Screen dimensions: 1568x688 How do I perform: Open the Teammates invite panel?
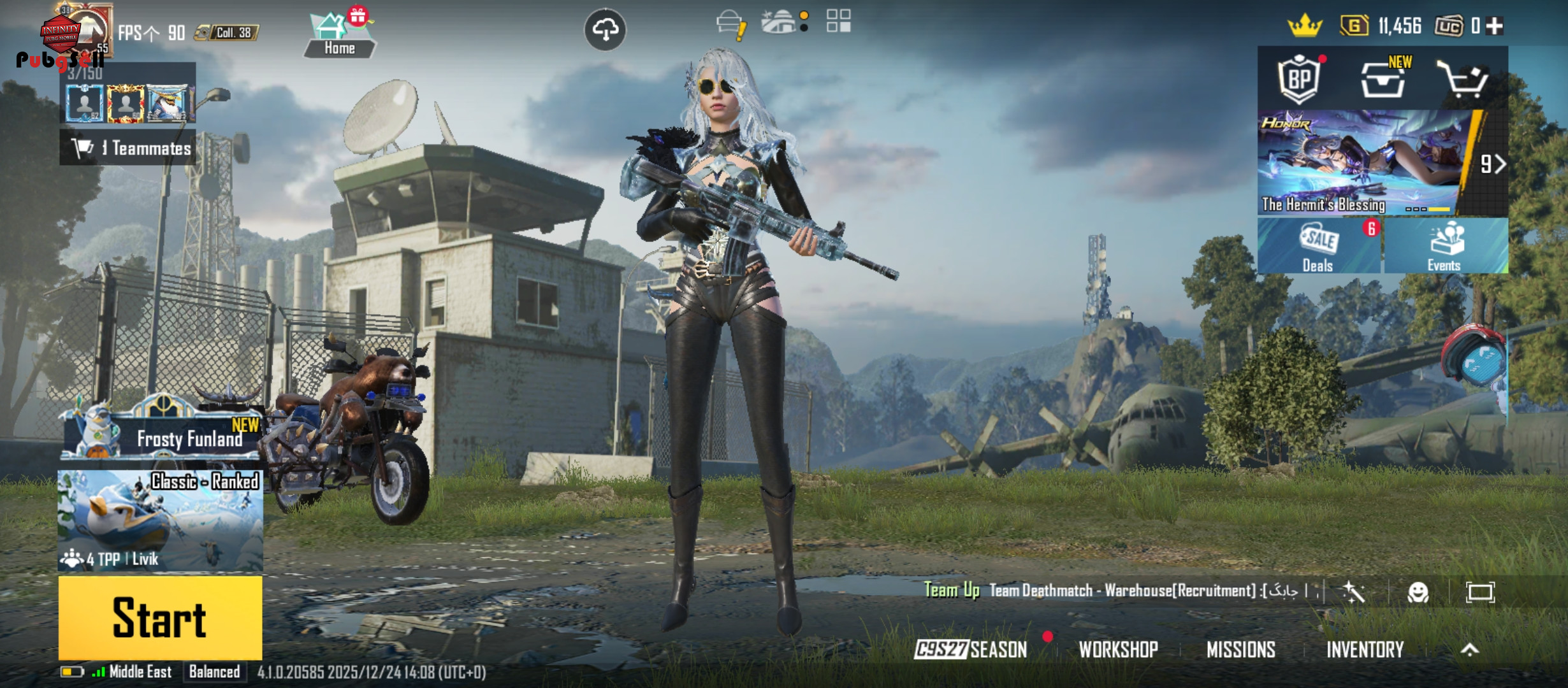coord(131,148)
